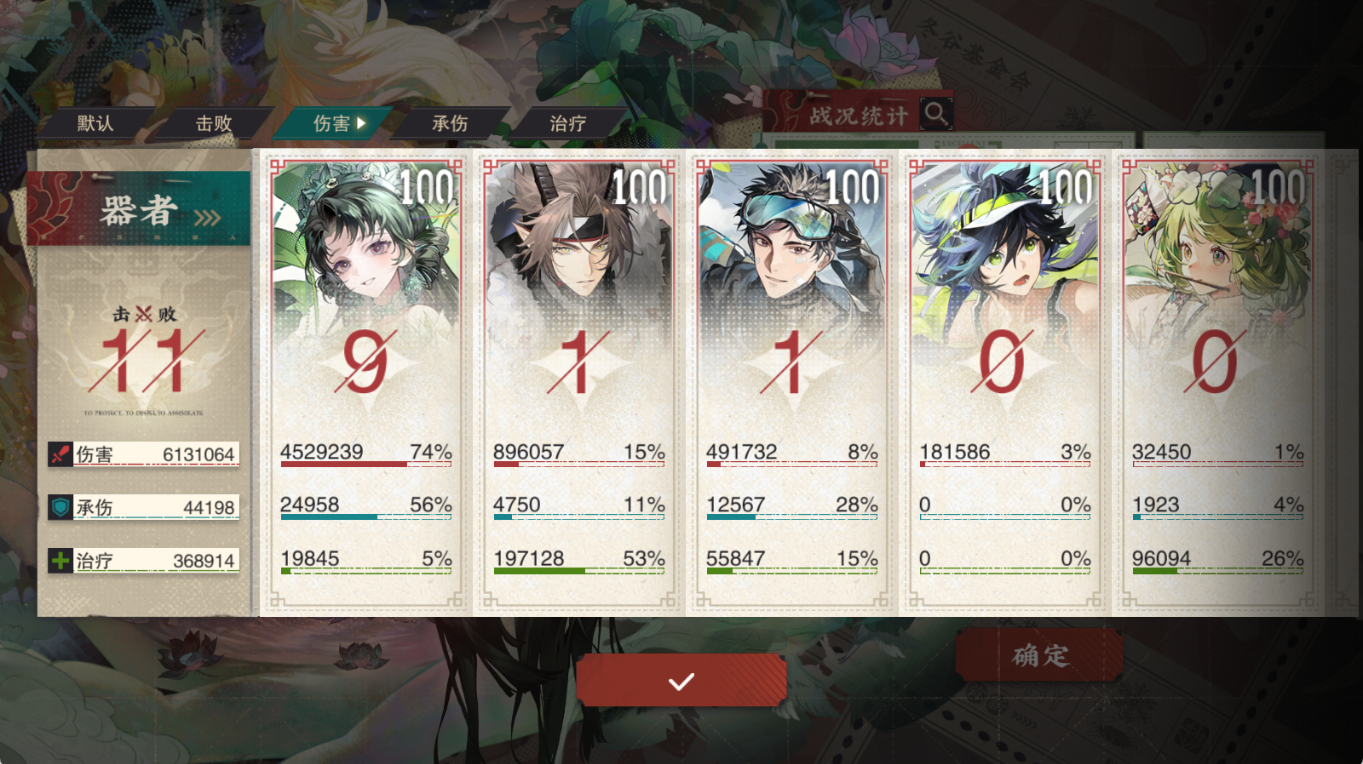Open the 击败 tab
The height and width of the screenshot is (764, 1363).
click(x=215, y=122)
